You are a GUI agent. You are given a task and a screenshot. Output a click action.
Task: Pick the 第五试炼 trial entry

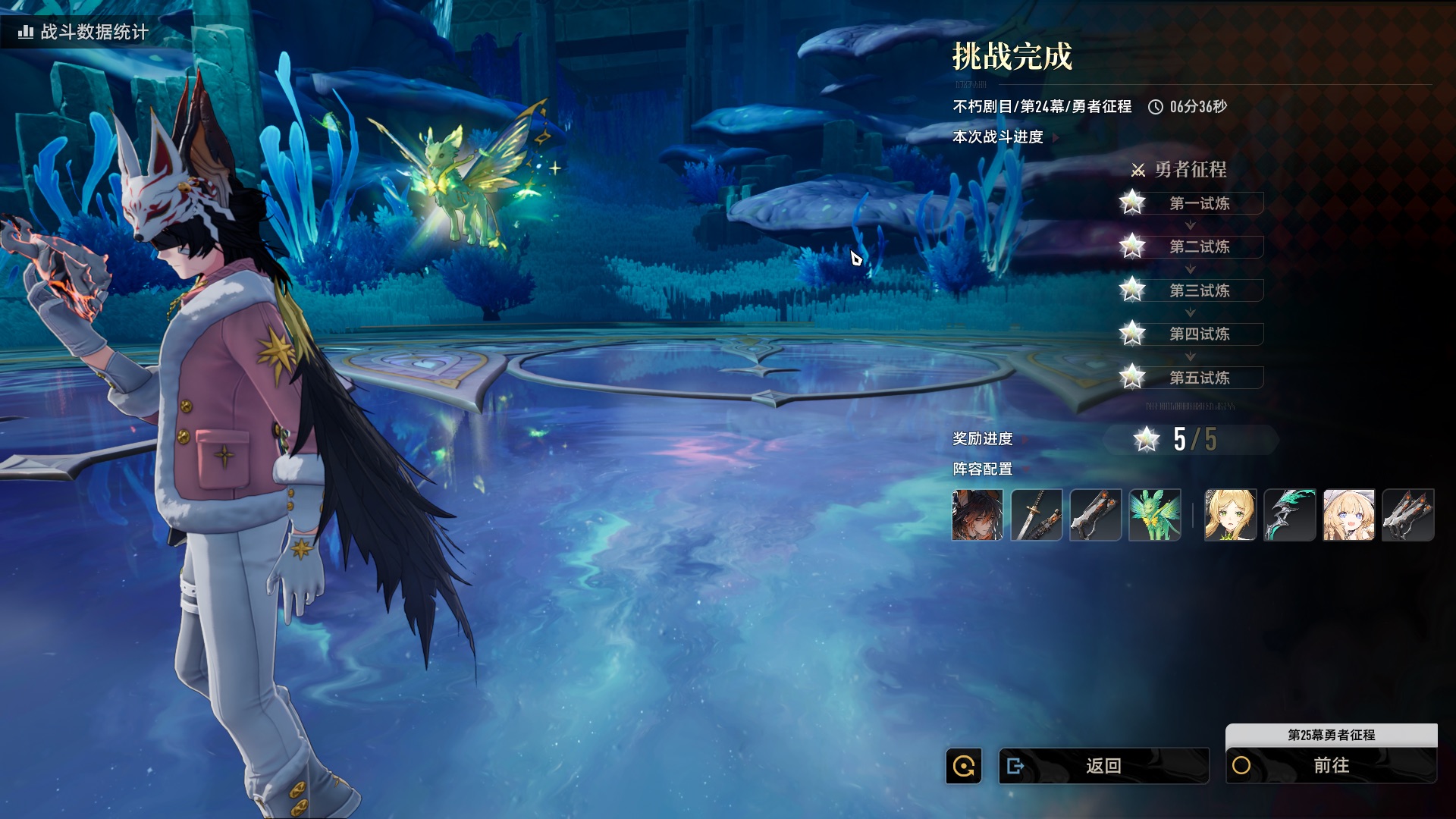(x=1198, y=378)
